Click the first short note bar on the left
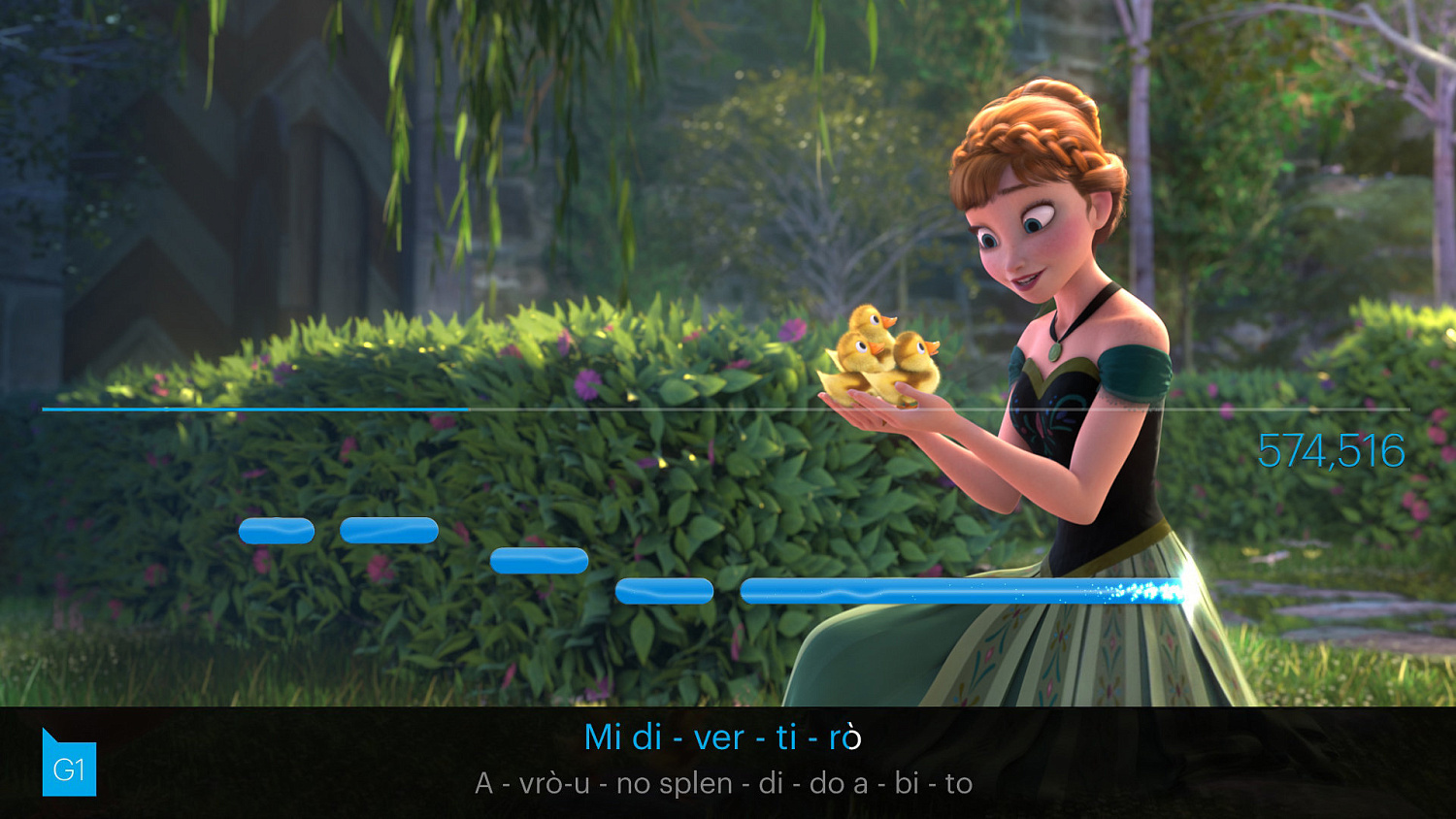1456x819 pixels. [x=279, y=530]
